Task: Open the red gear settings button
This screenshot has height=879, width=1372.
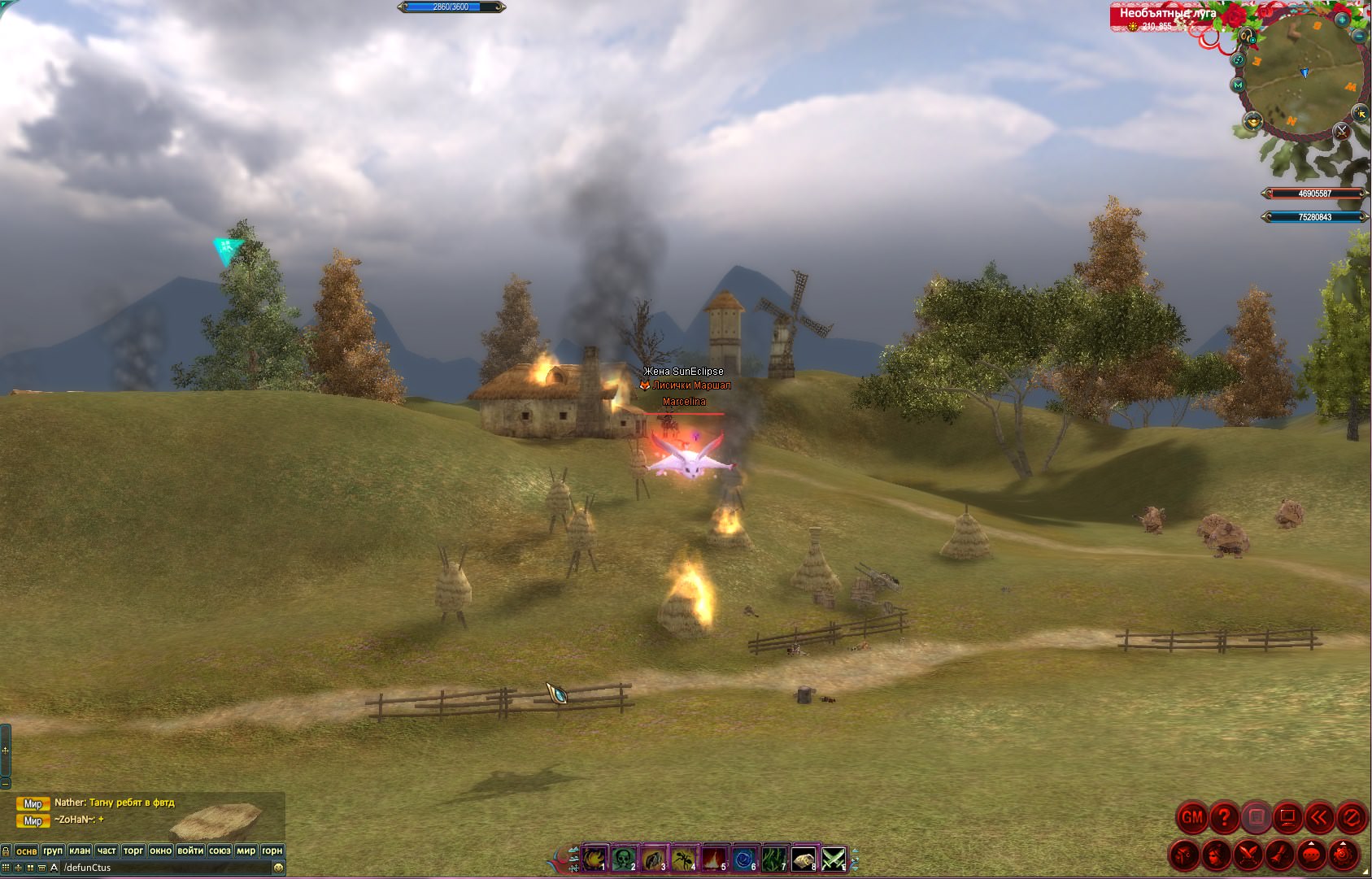Action: tap(1343, 855)
